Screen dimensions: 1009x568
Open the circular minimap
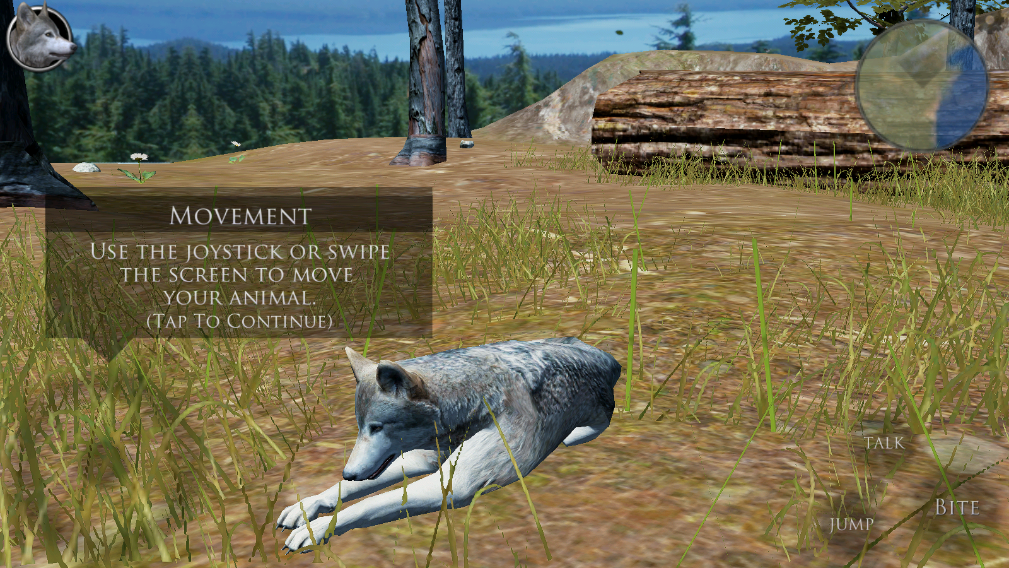pos(921,85)
